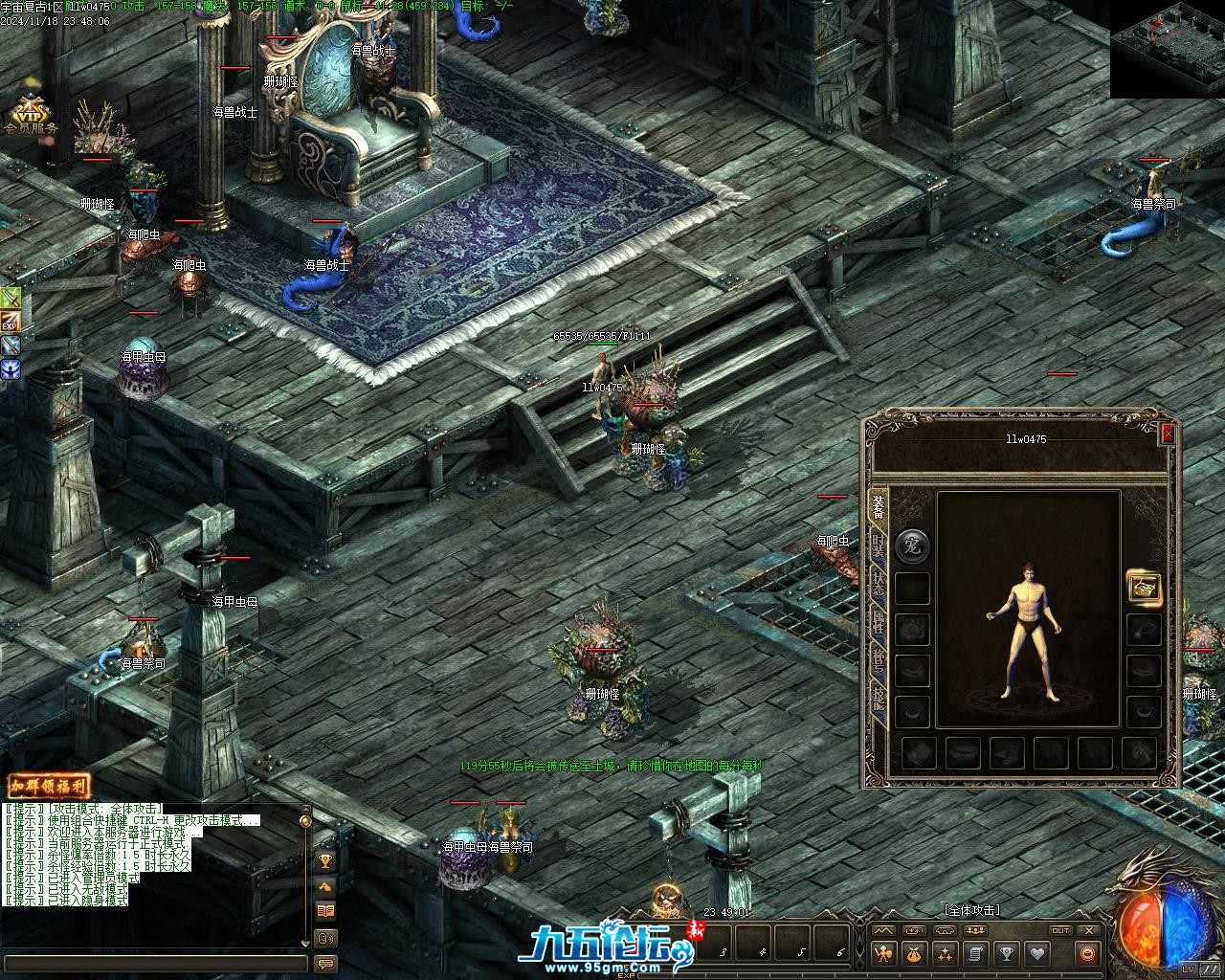The width and height of the screenshot is (1225, 980).
Task: Close the character equipment panel
Action: 1168,434
